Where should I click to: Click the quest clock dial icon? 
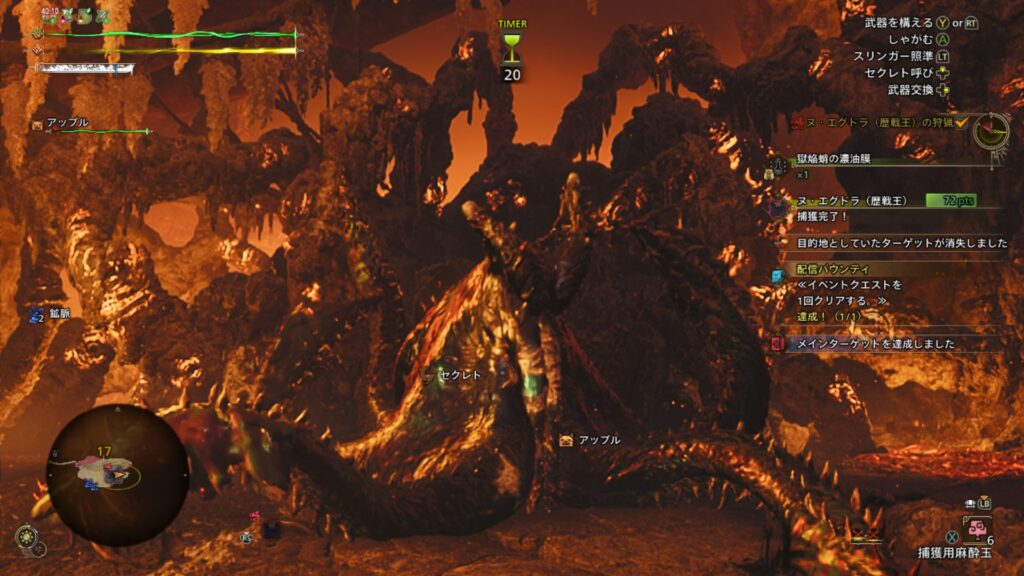click(x=990, y=130)
